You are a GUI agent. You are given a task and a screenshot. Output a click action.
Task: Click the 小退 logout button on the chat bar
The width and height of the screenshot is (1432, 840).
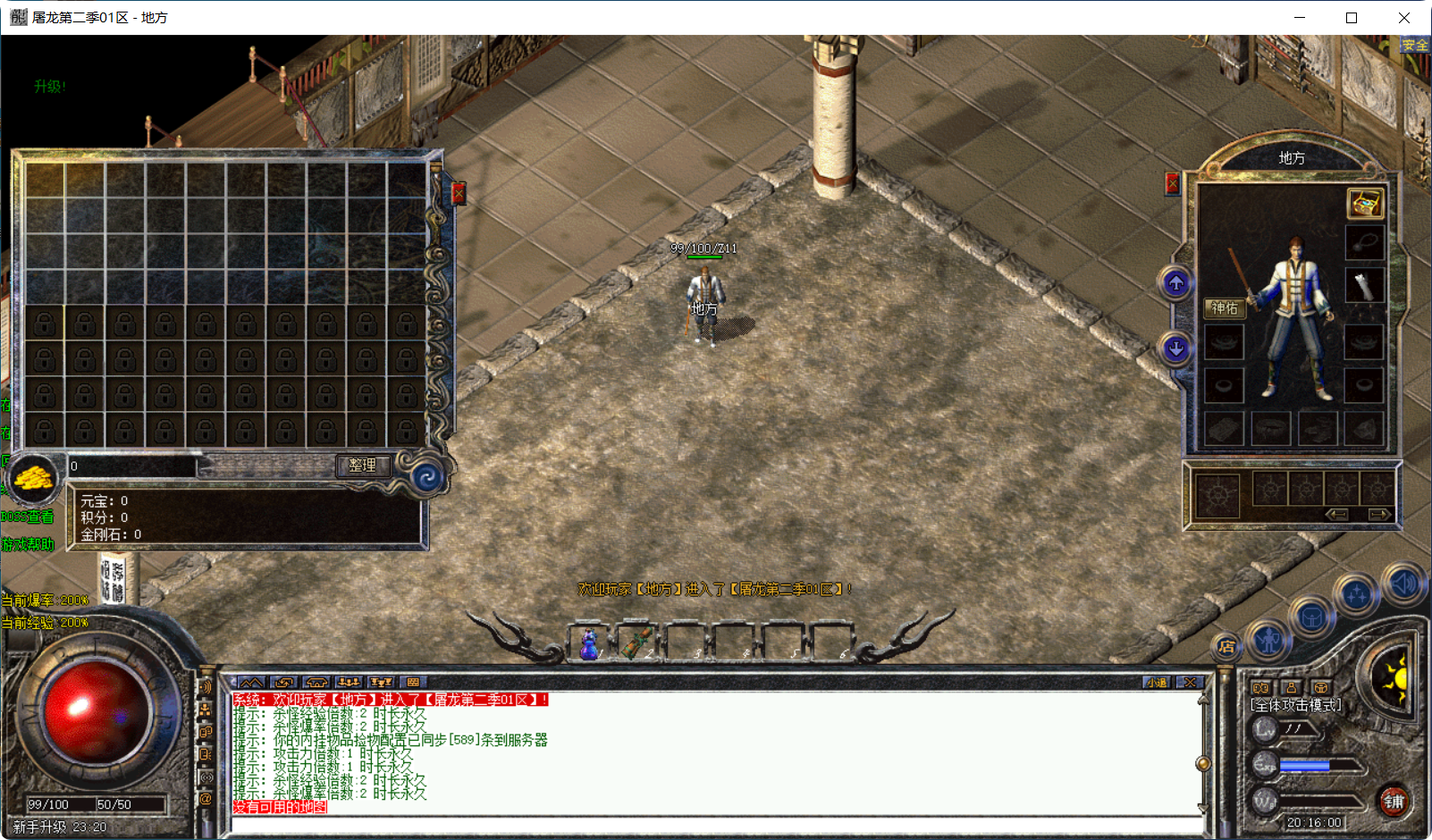(1157, 683)
